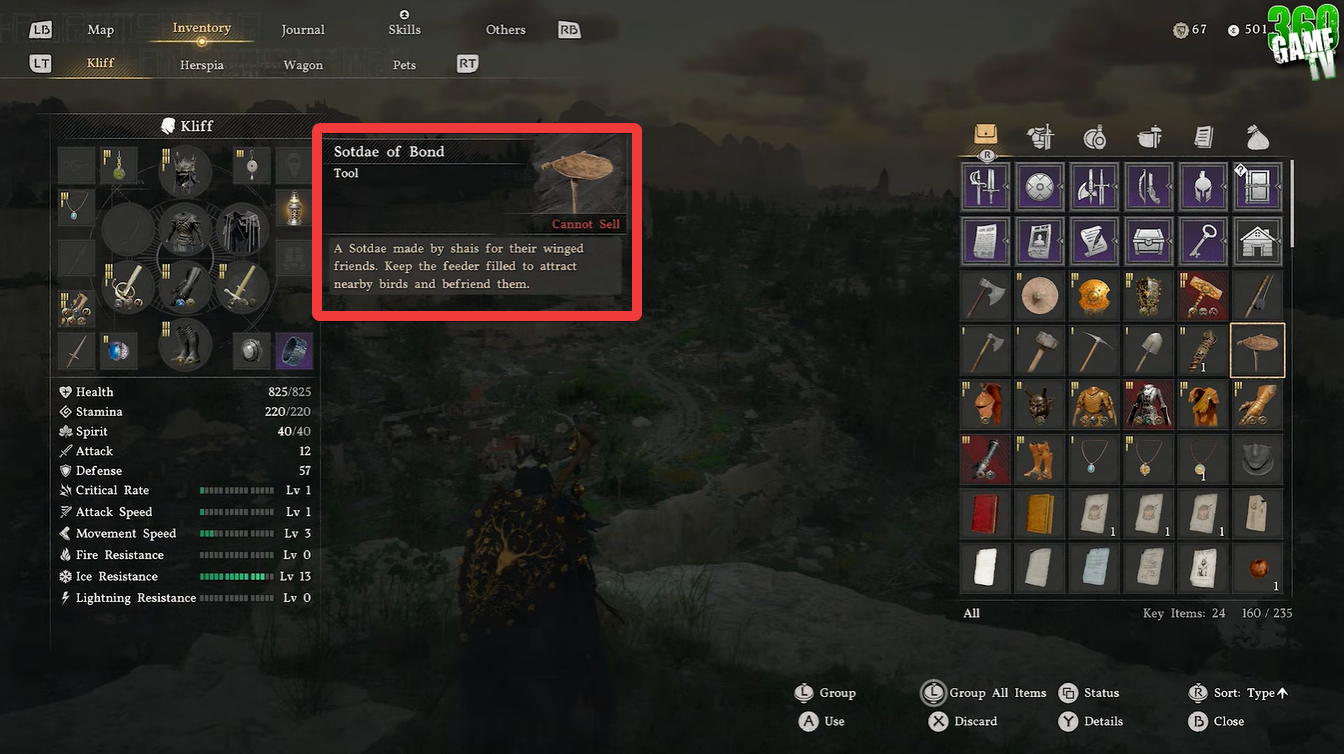Viewport: 1344px width, 754px height.
Task: Select the house key item icon
Action: click(1257, 240)
